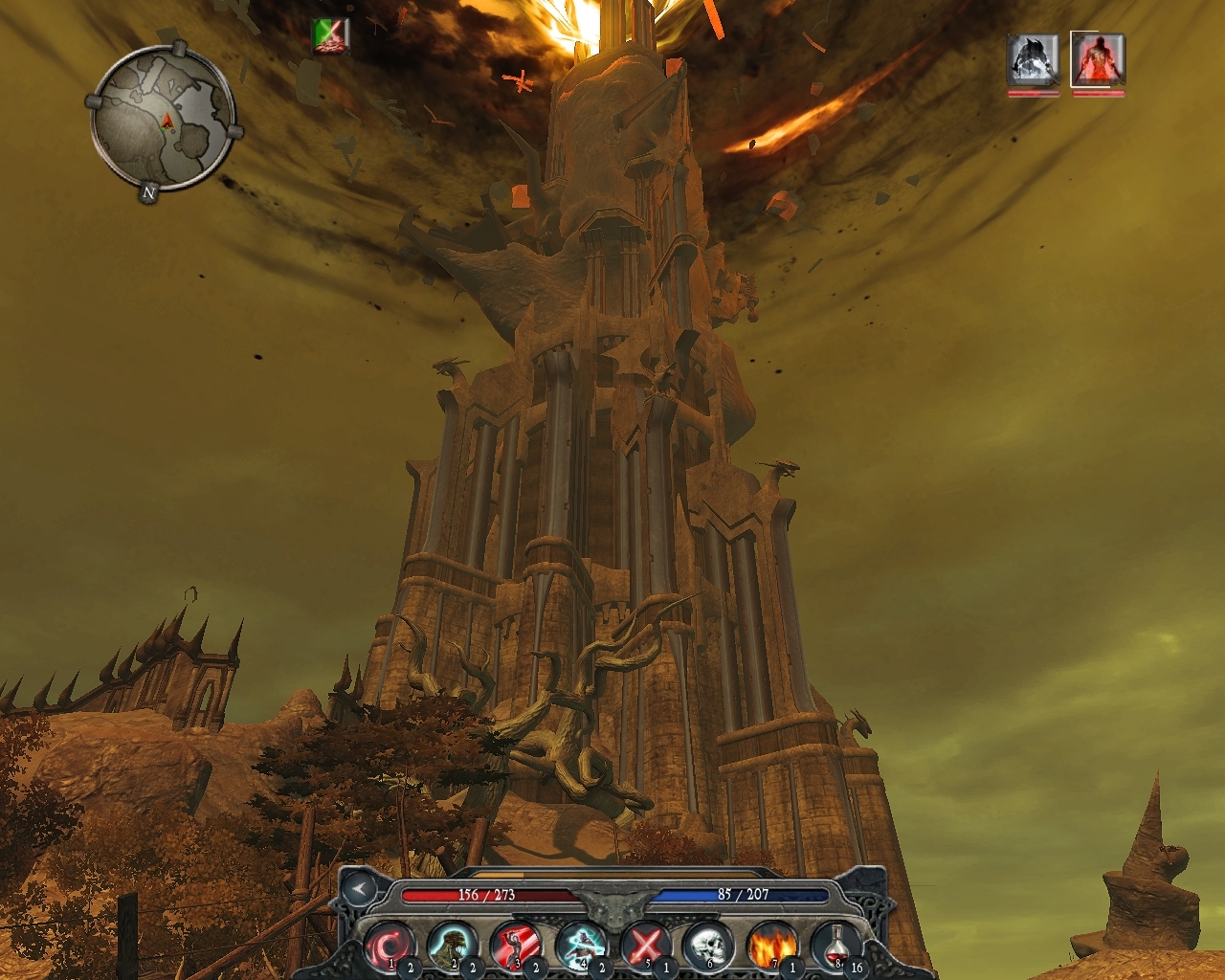Select the grey horned creature portrait
Image resolution: width=1225 pixels, height=980 pixels.
1033,59
